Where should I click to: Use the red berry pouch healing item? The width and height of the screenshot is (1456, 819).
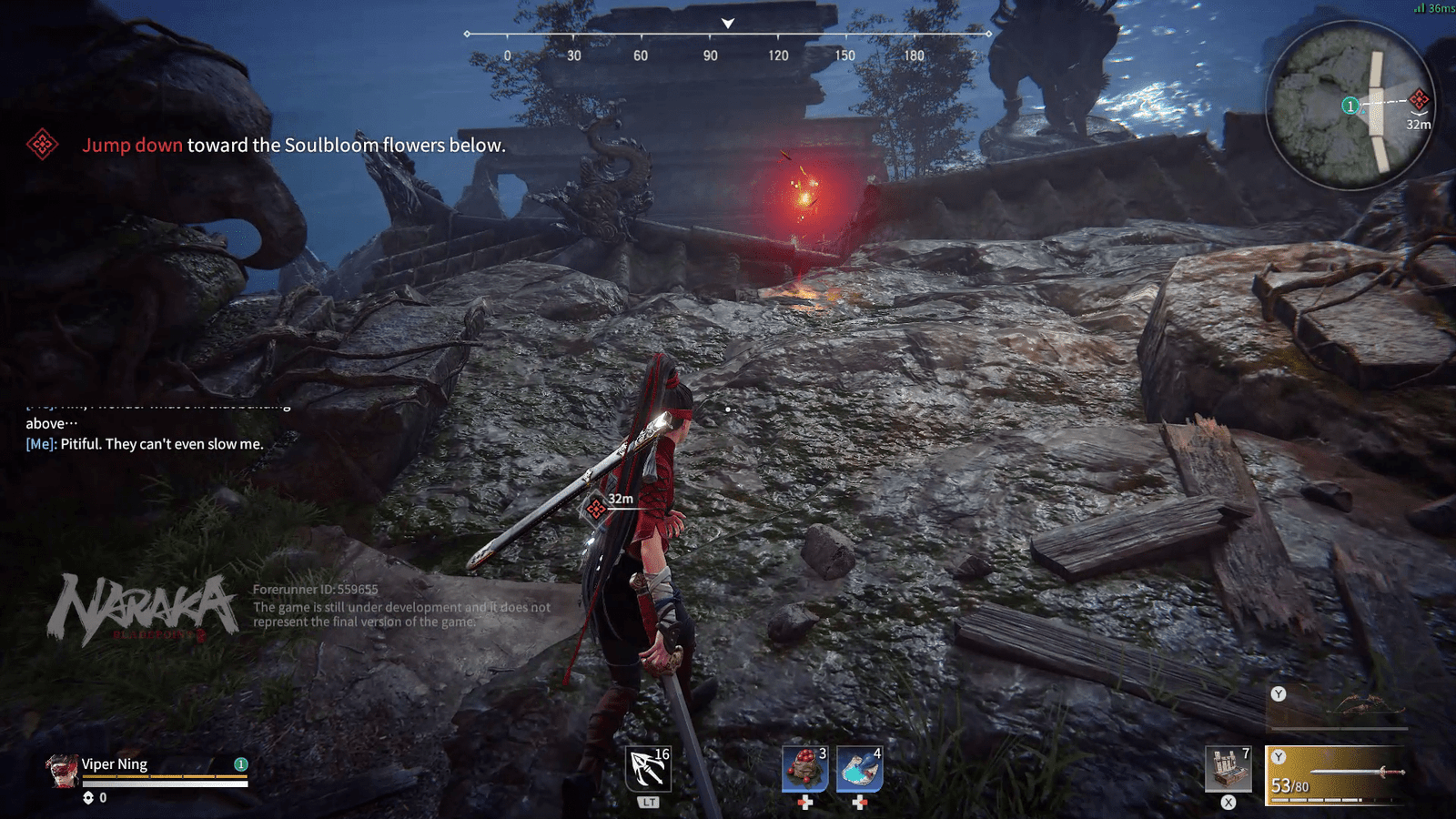[x=804, y=769]
